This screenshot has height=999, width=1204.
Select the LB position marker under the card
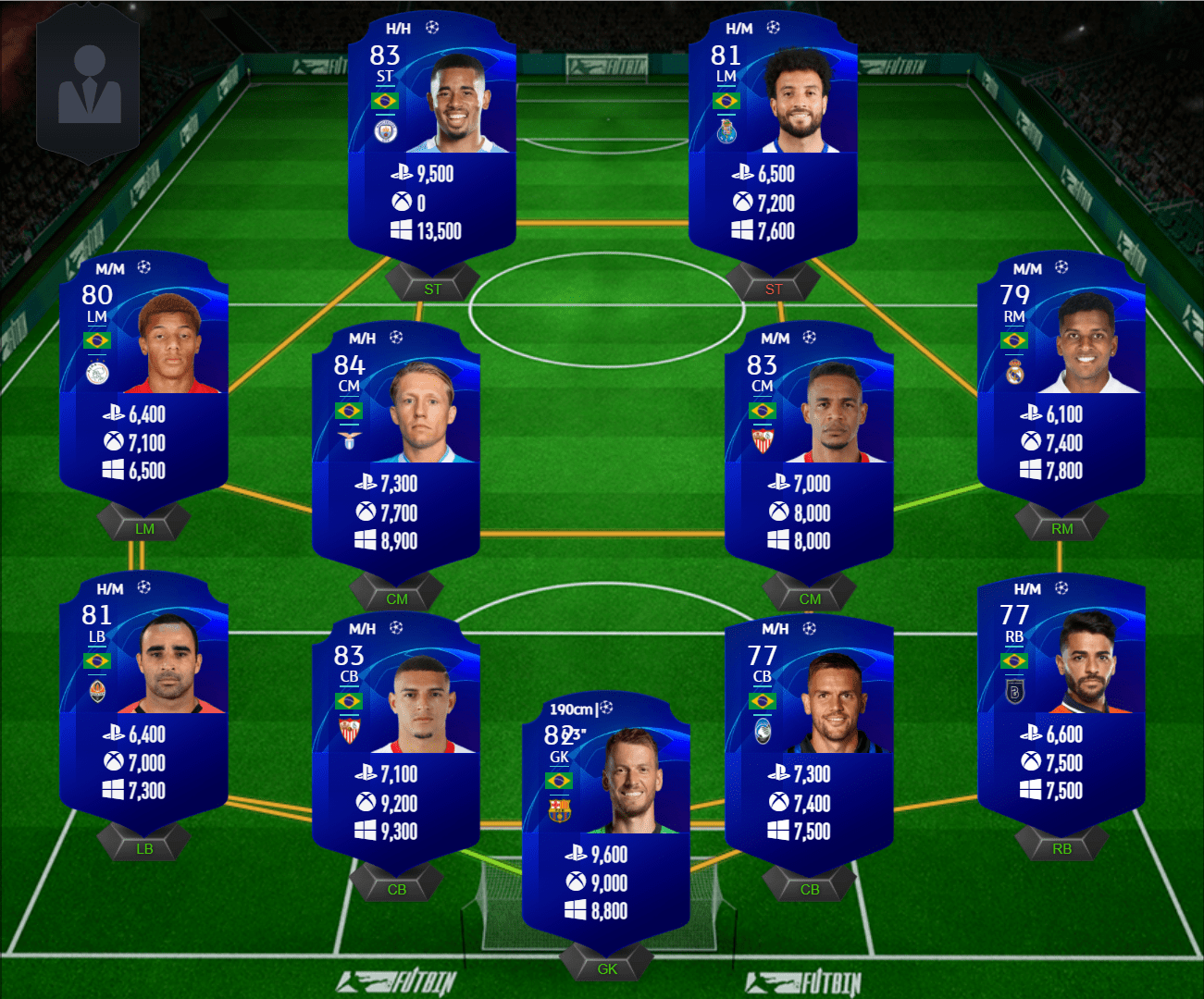click(144, 848)
